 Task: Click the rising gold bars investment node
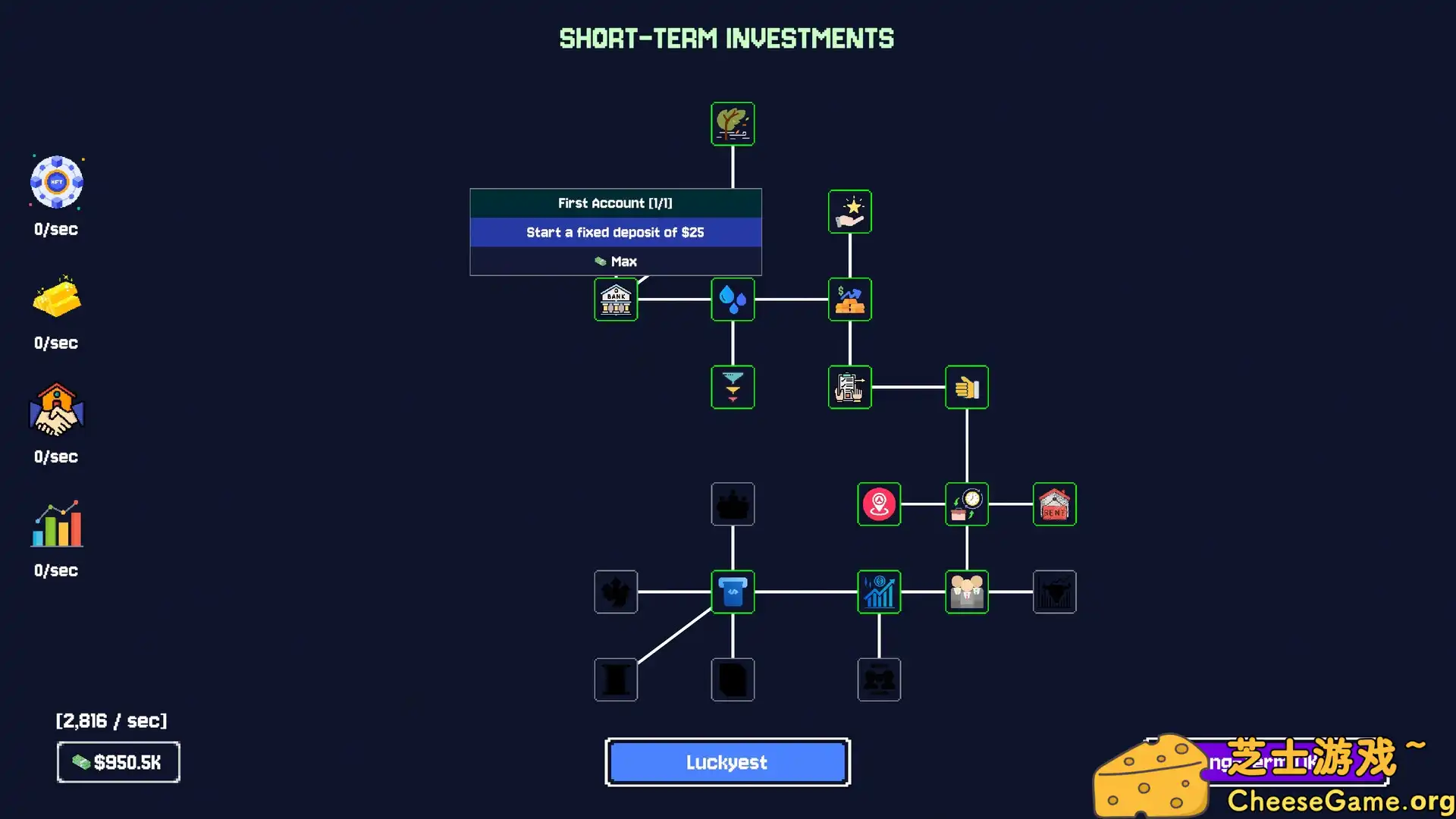pos(850,300)
